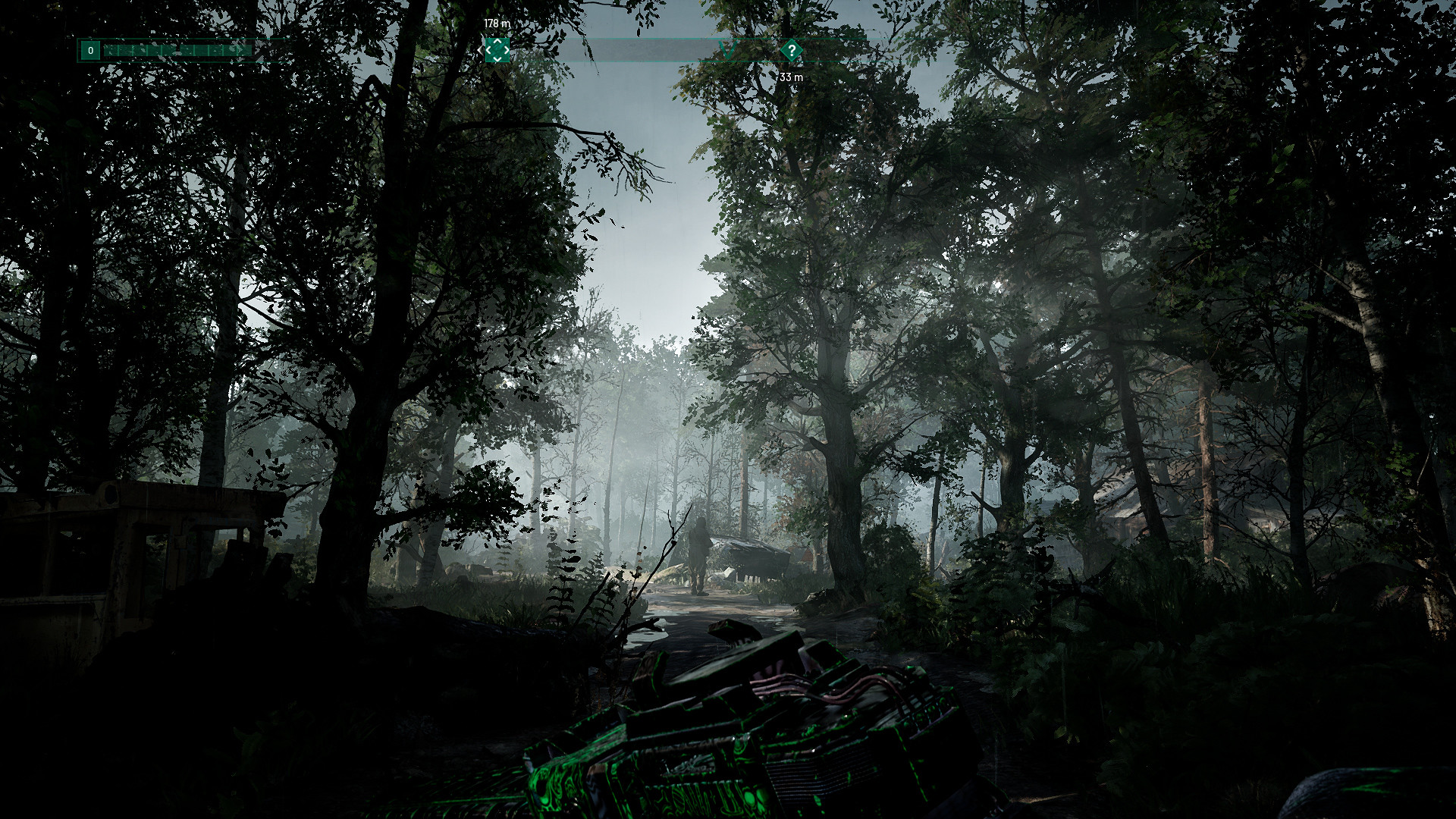Screen dimensions: 1456x819
Task: Select the first quick-slot in the hotbar
Action: point(111,49)
